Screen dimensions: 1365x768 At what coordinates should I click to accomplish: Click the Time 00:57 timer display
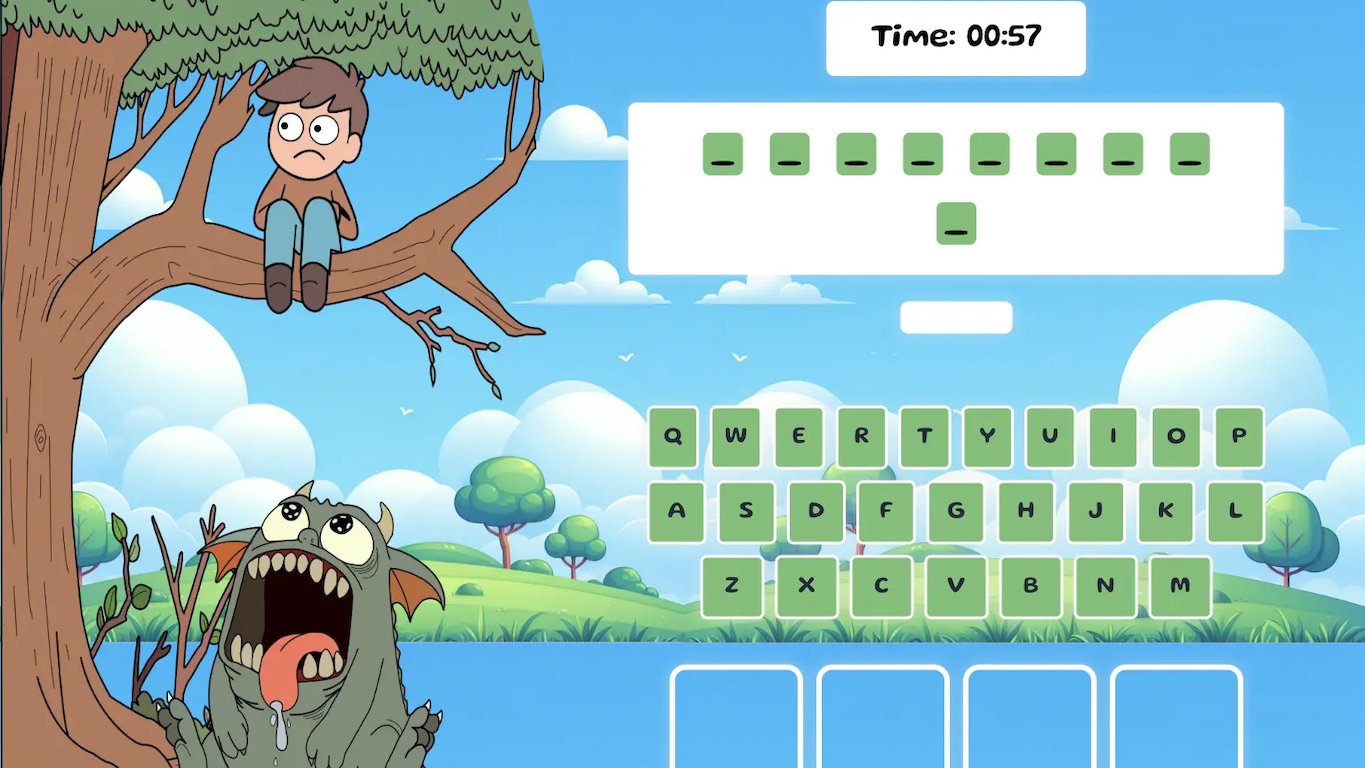(955, 37)
